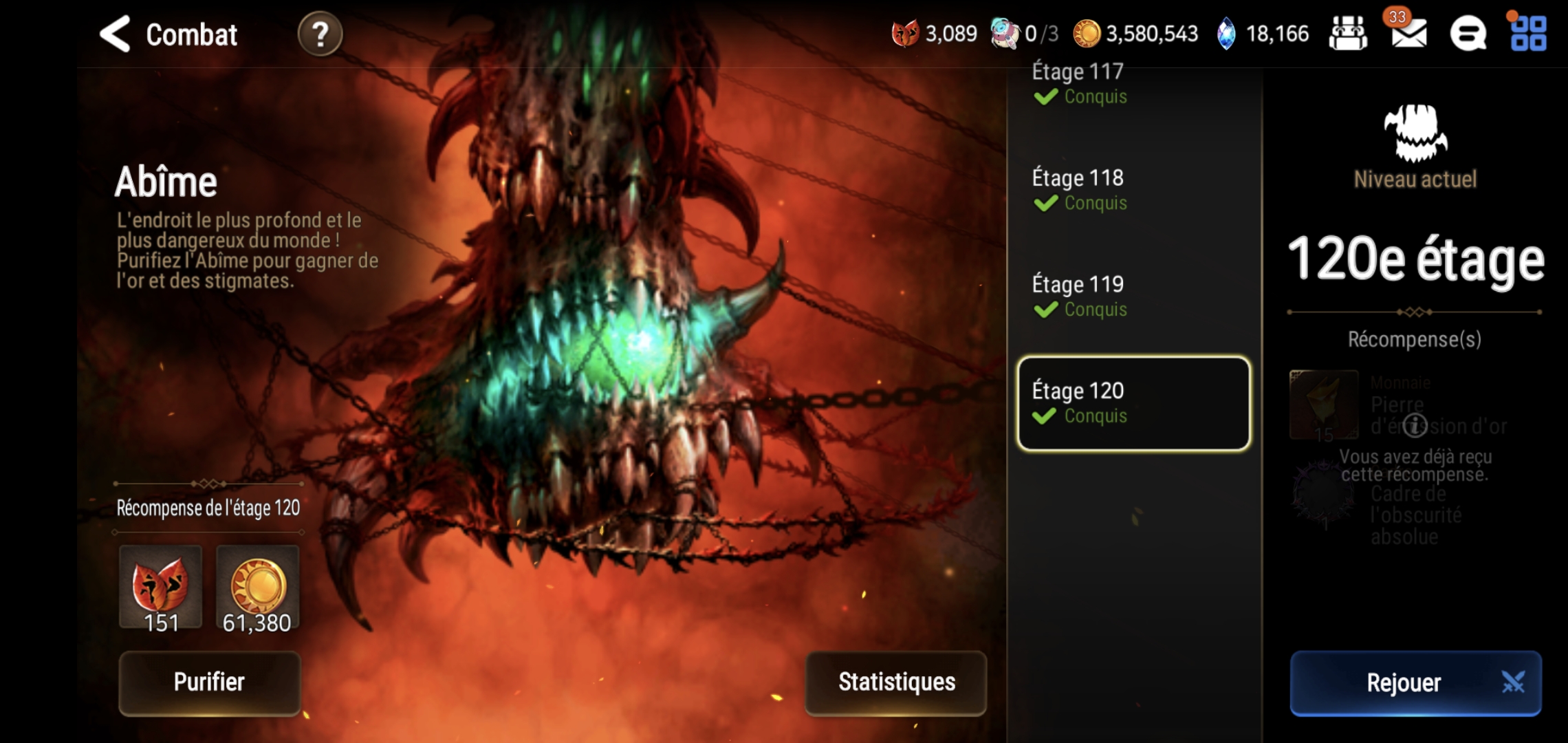Viewport: 1568px width, 743px height.
Task: Open the event icon beside the mailbox
Action: pyautogui.click(x=1348, y=34)
